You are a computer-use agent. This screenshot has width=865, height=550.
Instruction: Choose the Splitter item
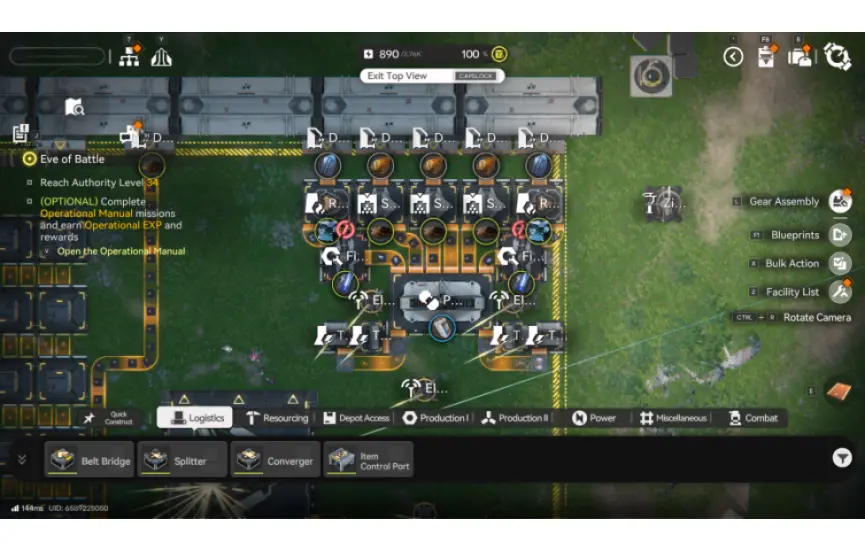point(181,460)
